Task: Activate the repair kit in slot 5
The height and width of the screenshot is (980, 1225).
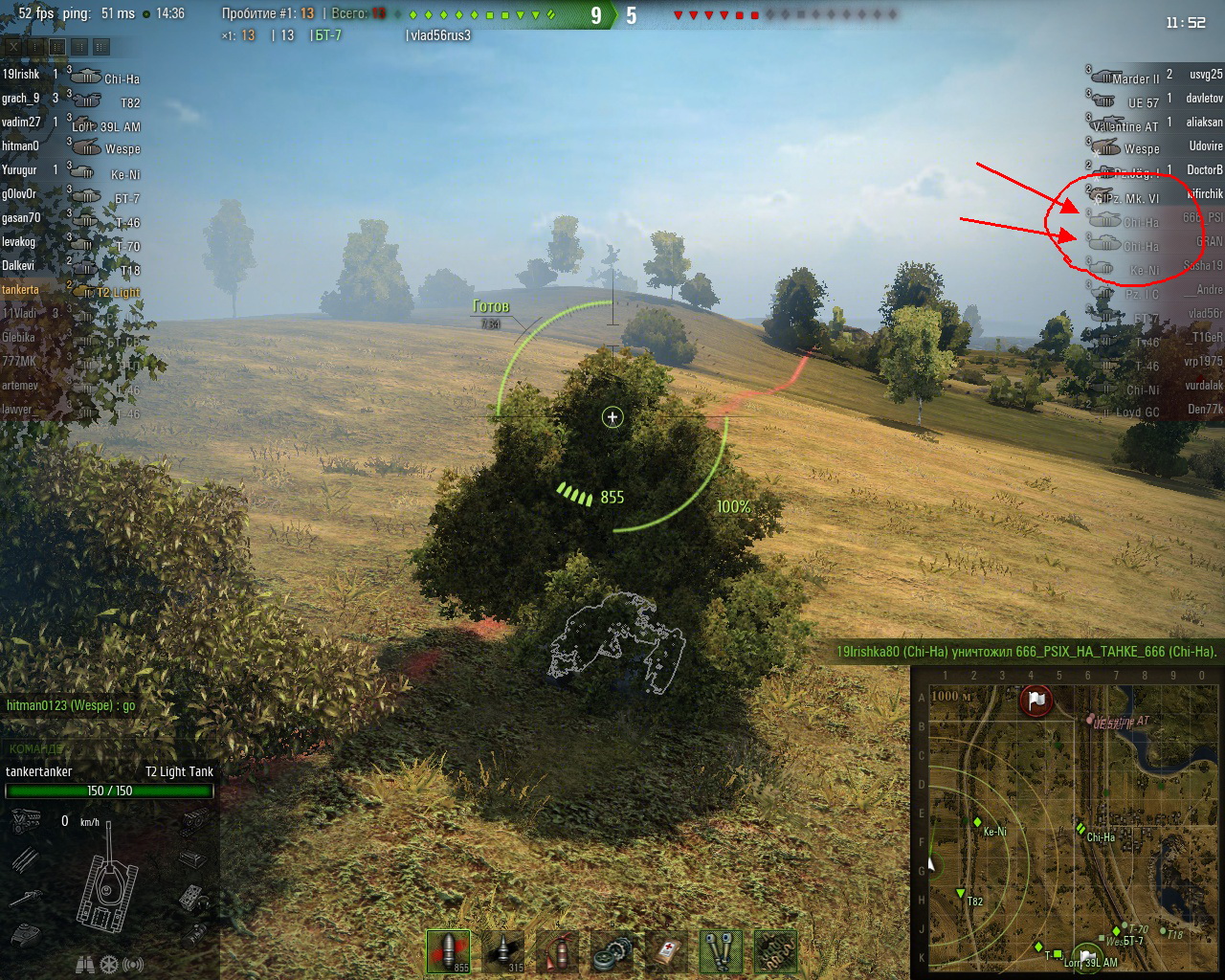Action: (612, 949)
